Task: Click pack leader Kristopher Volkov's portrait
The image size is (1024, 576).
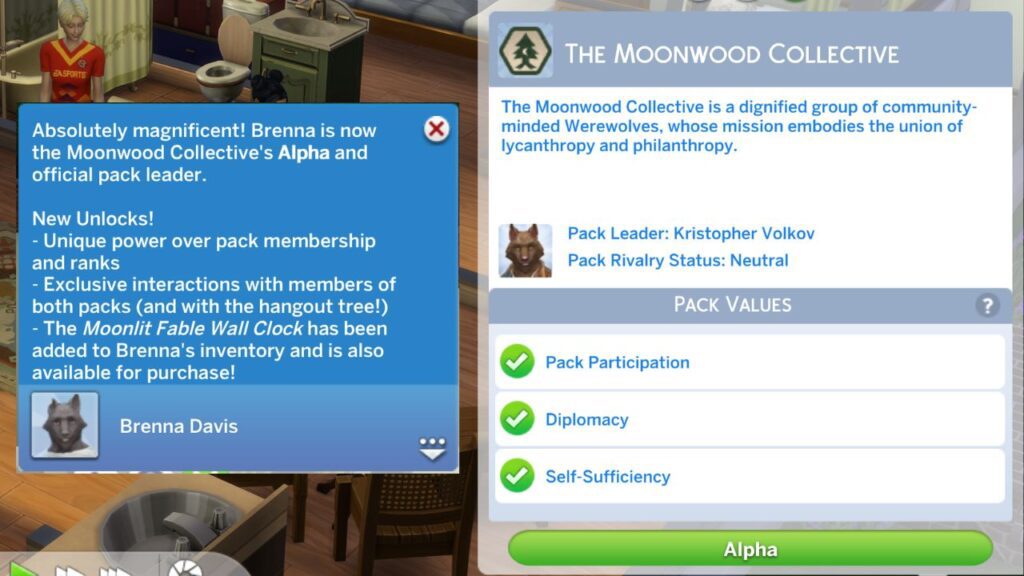Action: (x=525, y=249)
